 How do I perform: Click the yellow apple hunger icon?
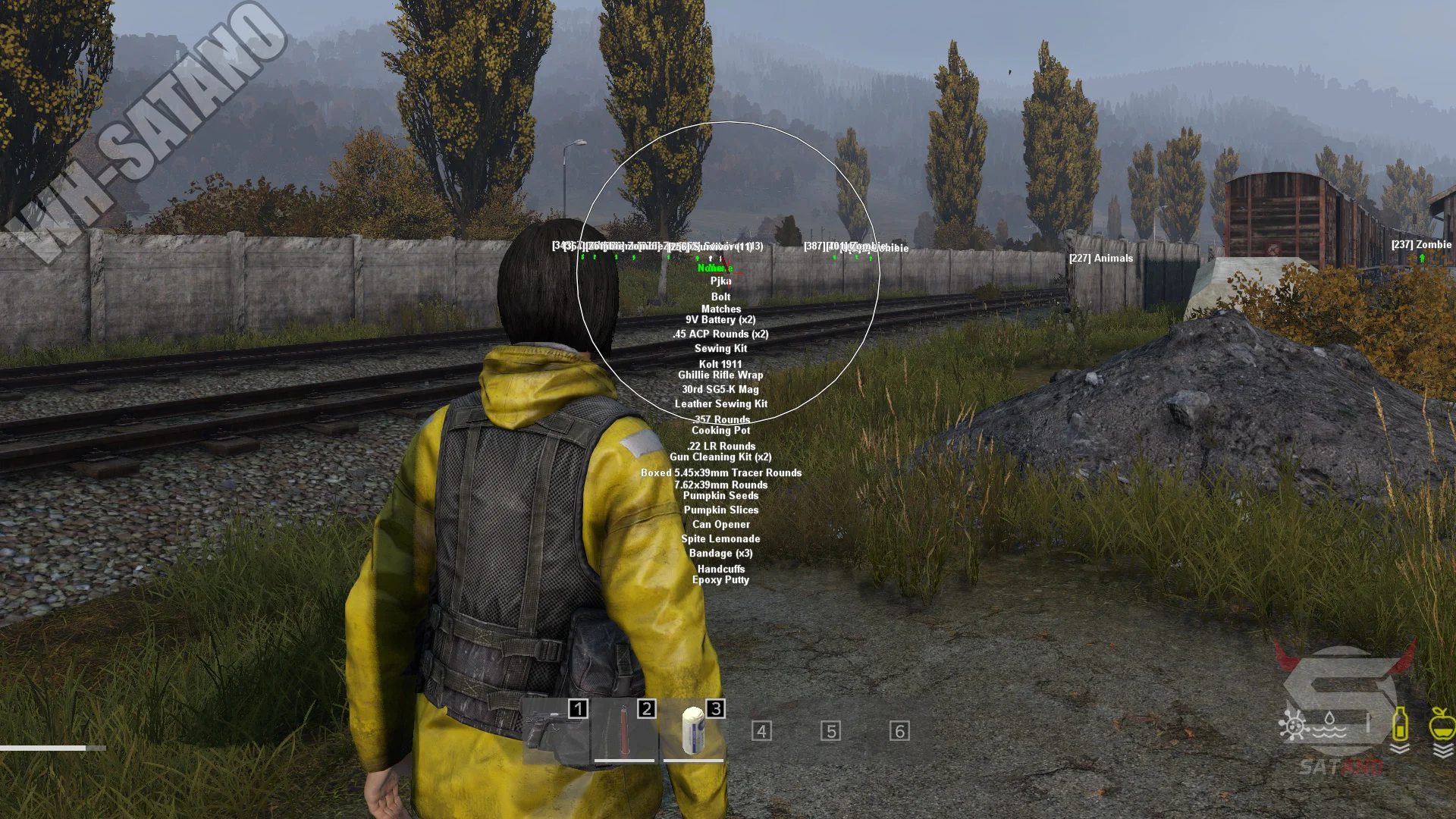[x=1441, y=724]
